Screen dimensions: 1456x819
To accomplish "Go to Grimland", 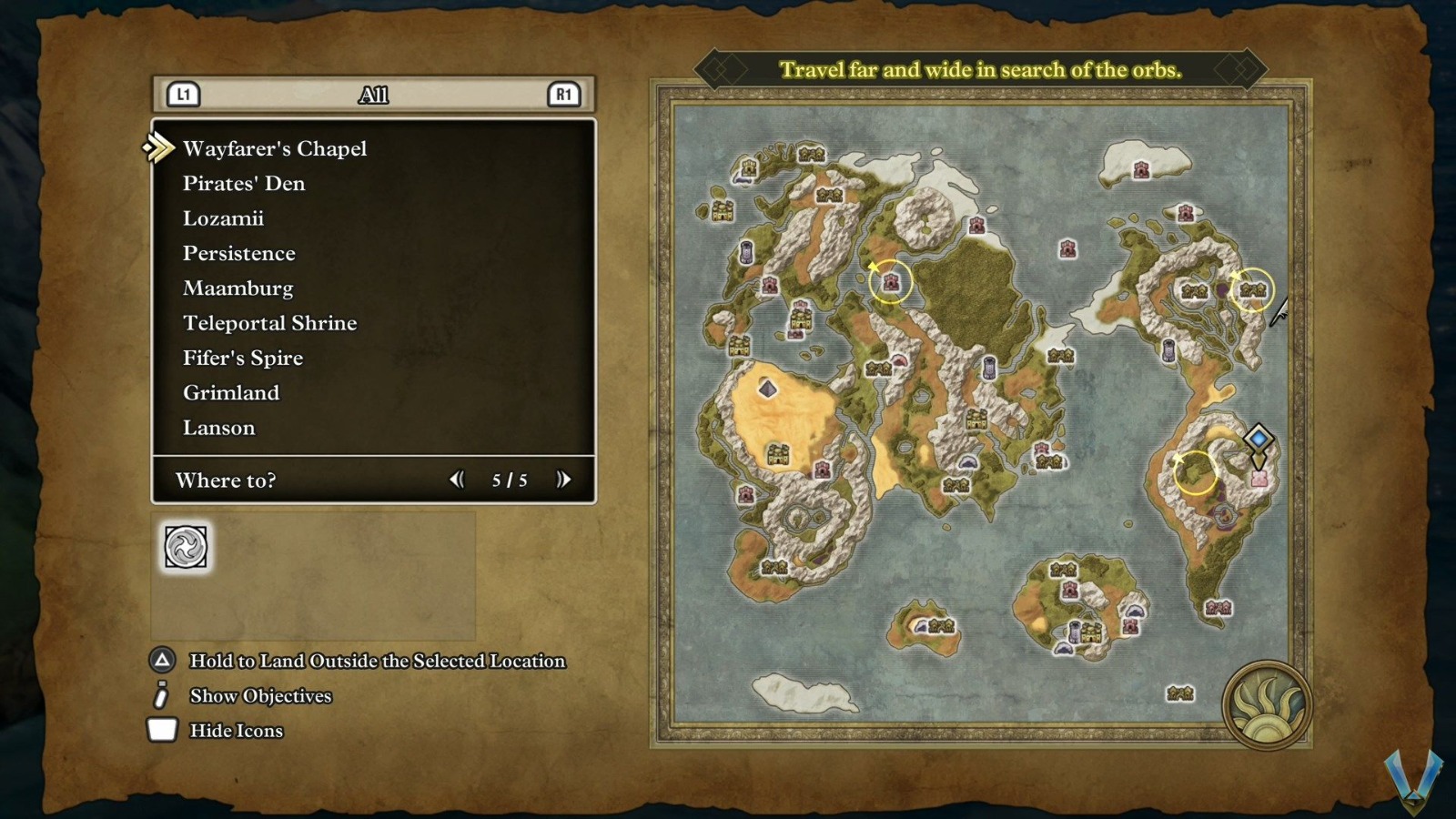I will [231, 392].
